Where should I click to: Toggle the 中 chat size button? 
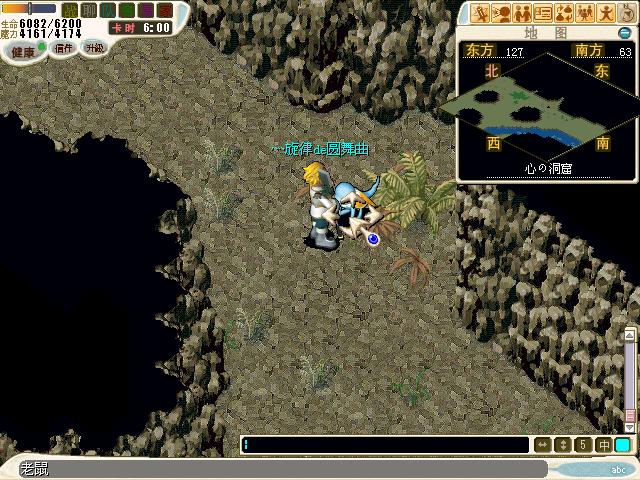click(604, 445)
